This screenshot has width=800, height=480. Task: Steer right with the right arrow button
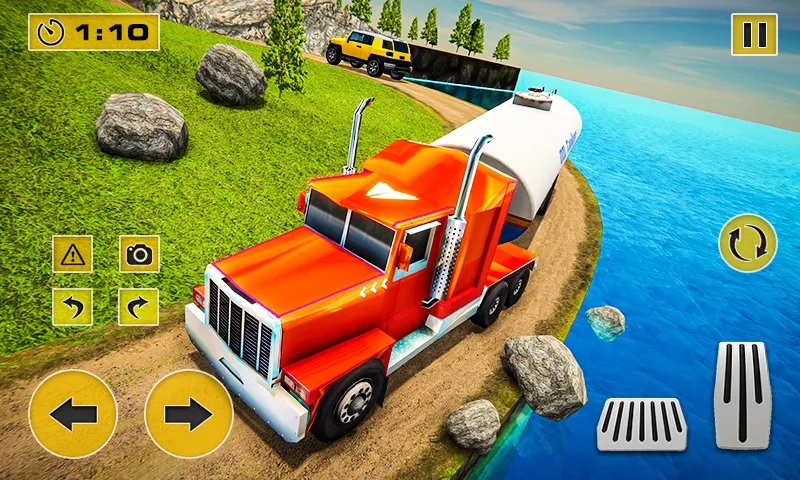[x=189, y=413]
